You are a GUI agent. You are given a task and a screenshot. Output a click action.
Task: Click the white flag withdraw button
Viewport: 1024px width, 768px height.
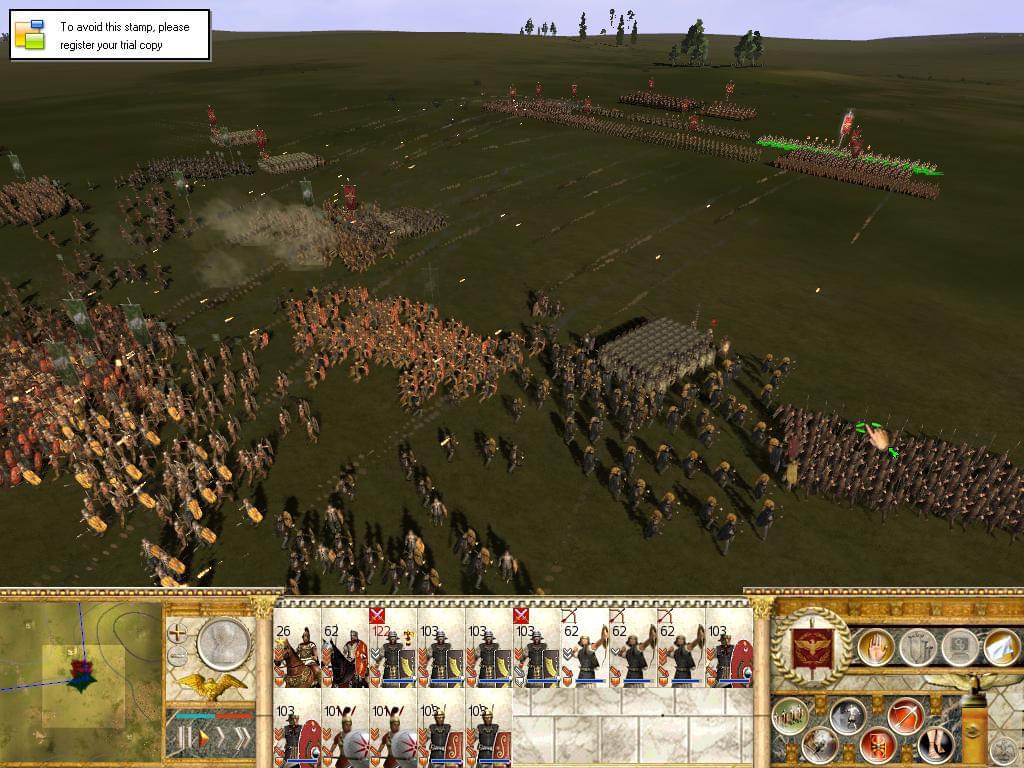pos(1002,647)
